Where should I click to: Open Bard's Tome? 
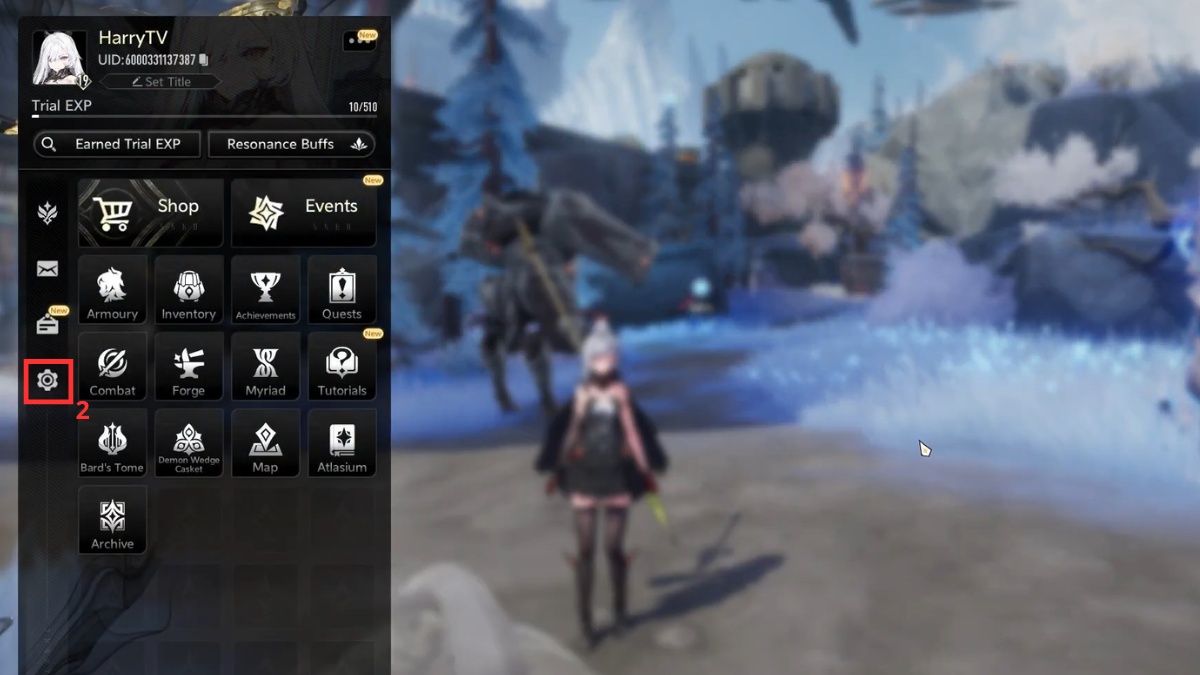112,443
